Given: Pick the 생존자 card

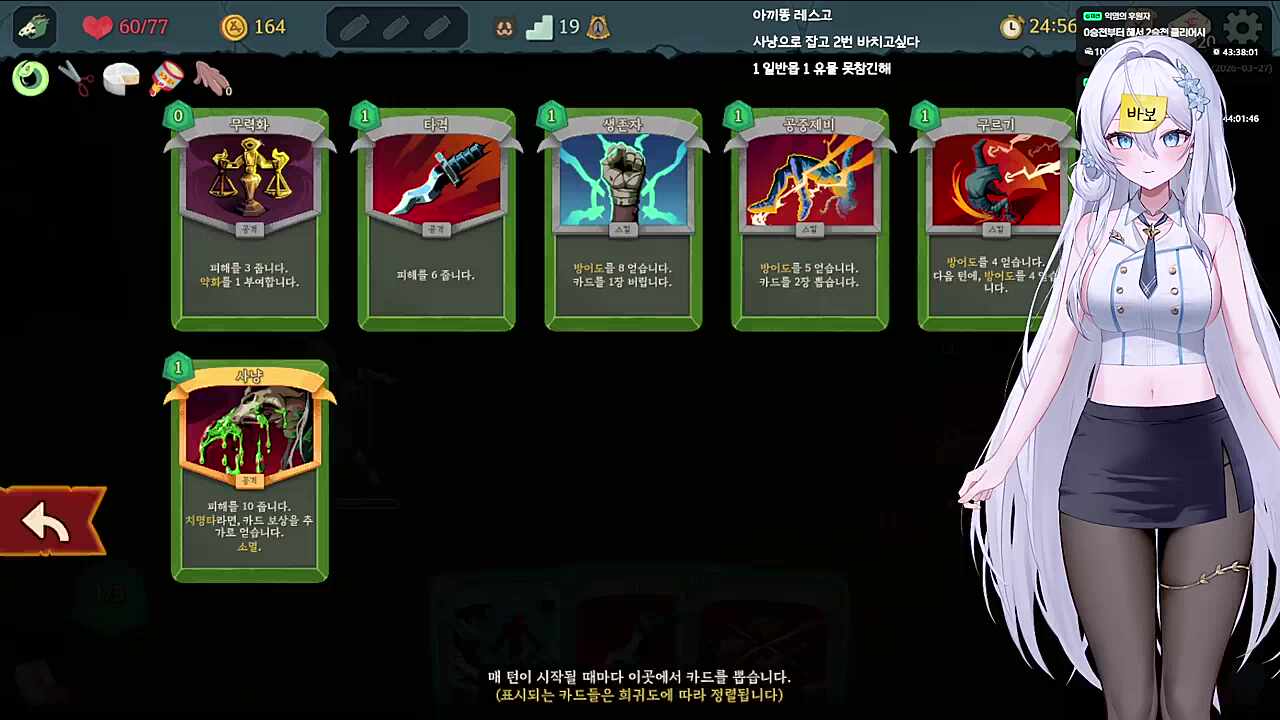Looking at the screenshot, I should (623, 218).
